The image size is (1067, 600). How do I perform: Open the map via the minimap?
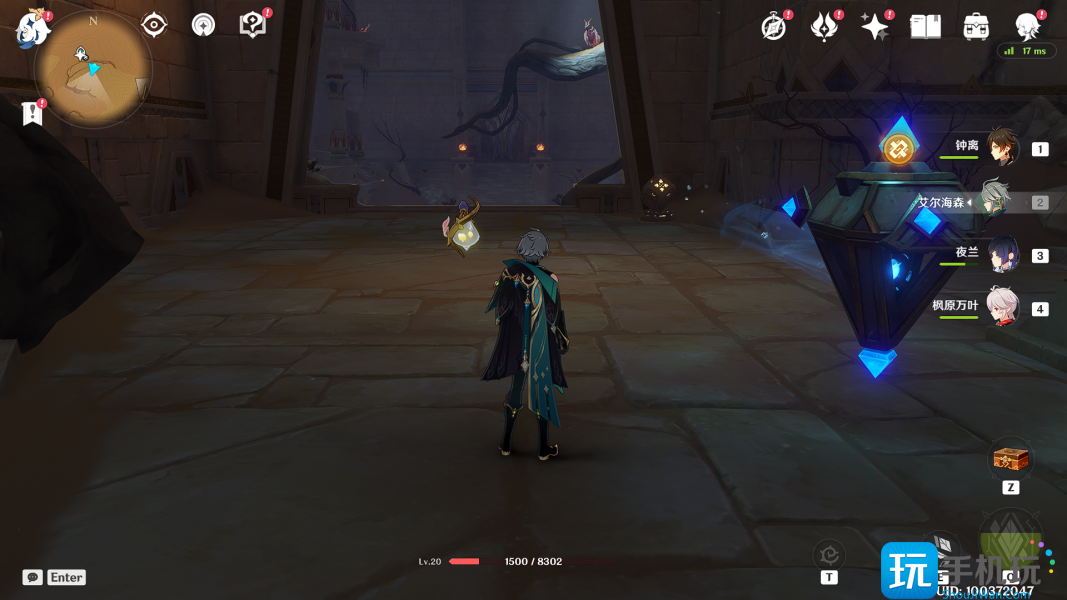pyautogui.click(x=92, y=70)
